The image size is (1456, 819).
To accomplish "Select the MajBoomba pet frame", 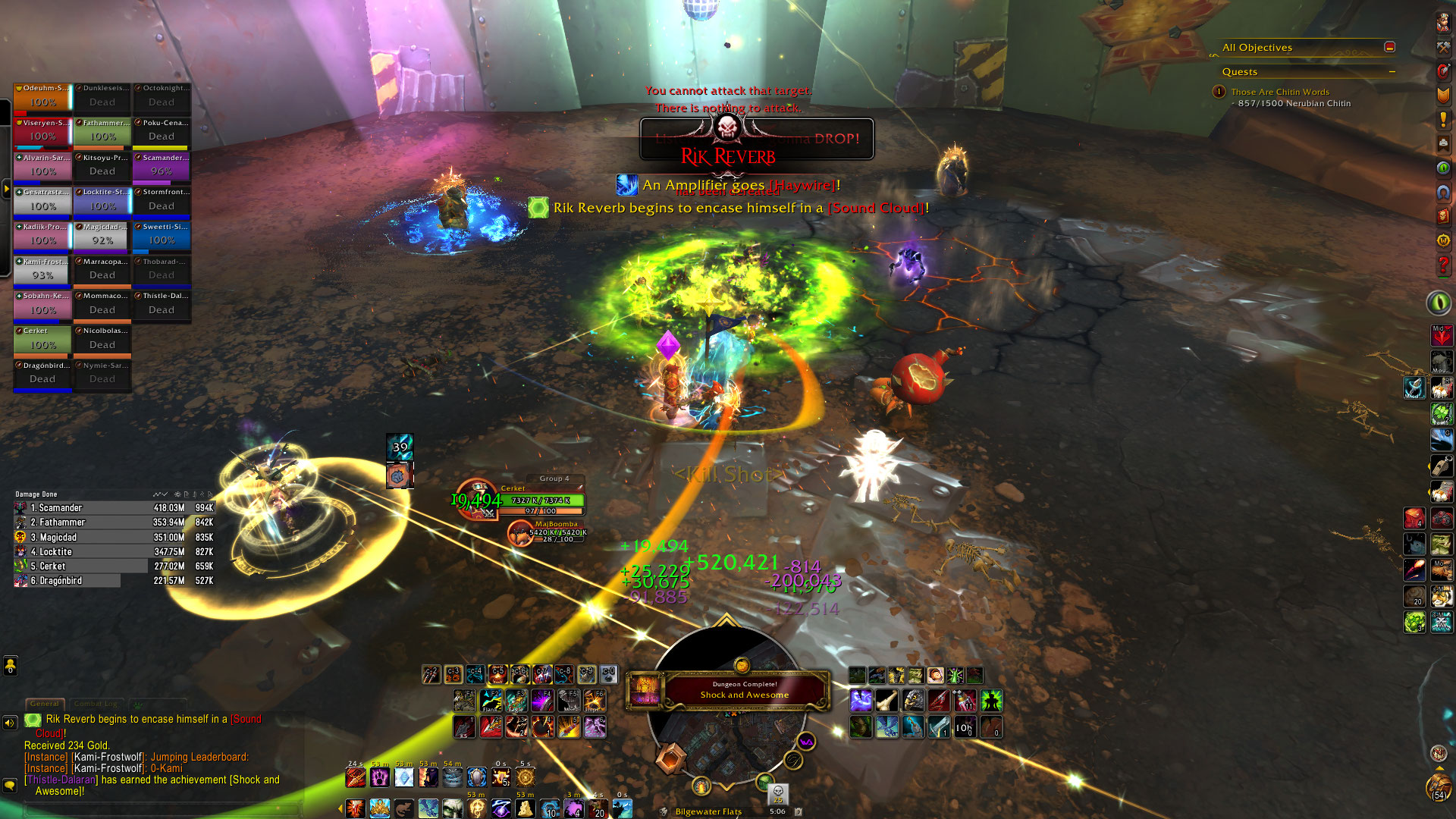I will coord(557,532).
